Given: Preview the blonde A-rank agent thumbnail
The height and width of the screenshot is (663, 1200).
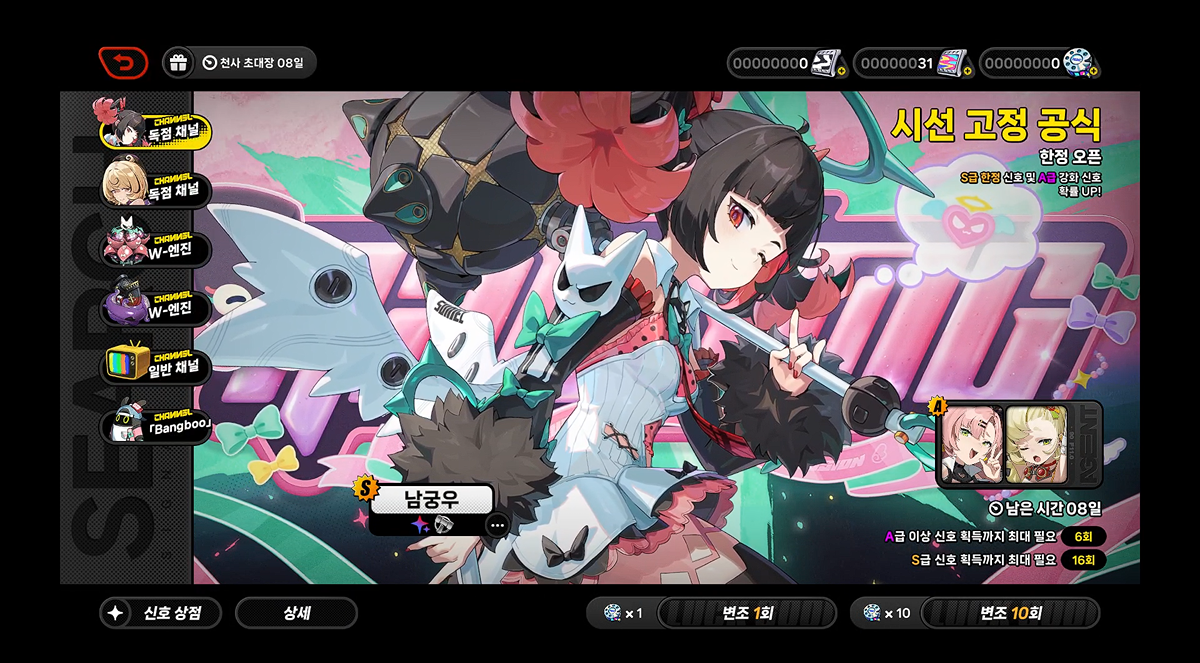Looking at the screenshot, I should [1036, 443].
